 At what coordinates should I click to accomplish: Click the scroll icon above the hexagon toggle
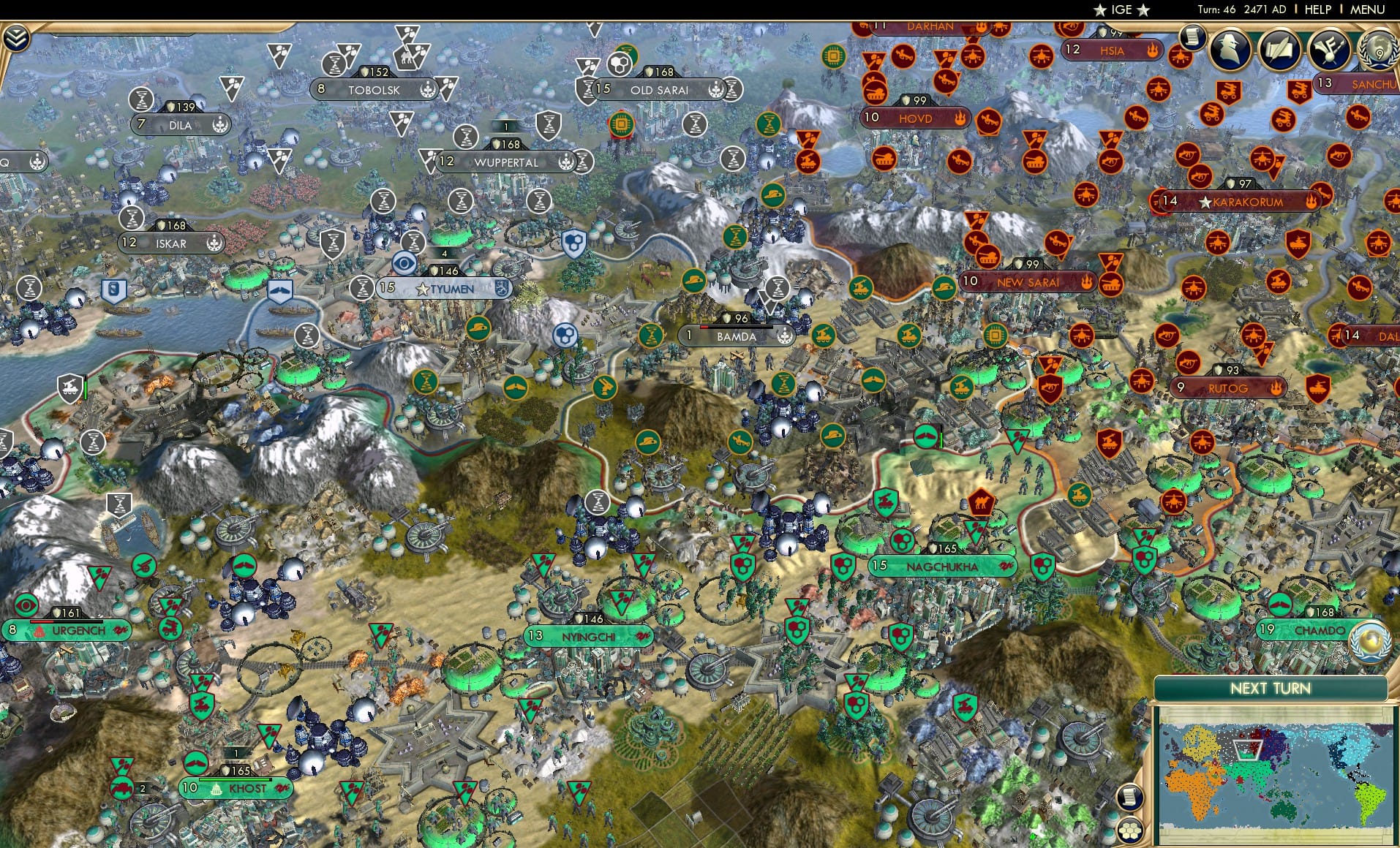pos(1131,795)
